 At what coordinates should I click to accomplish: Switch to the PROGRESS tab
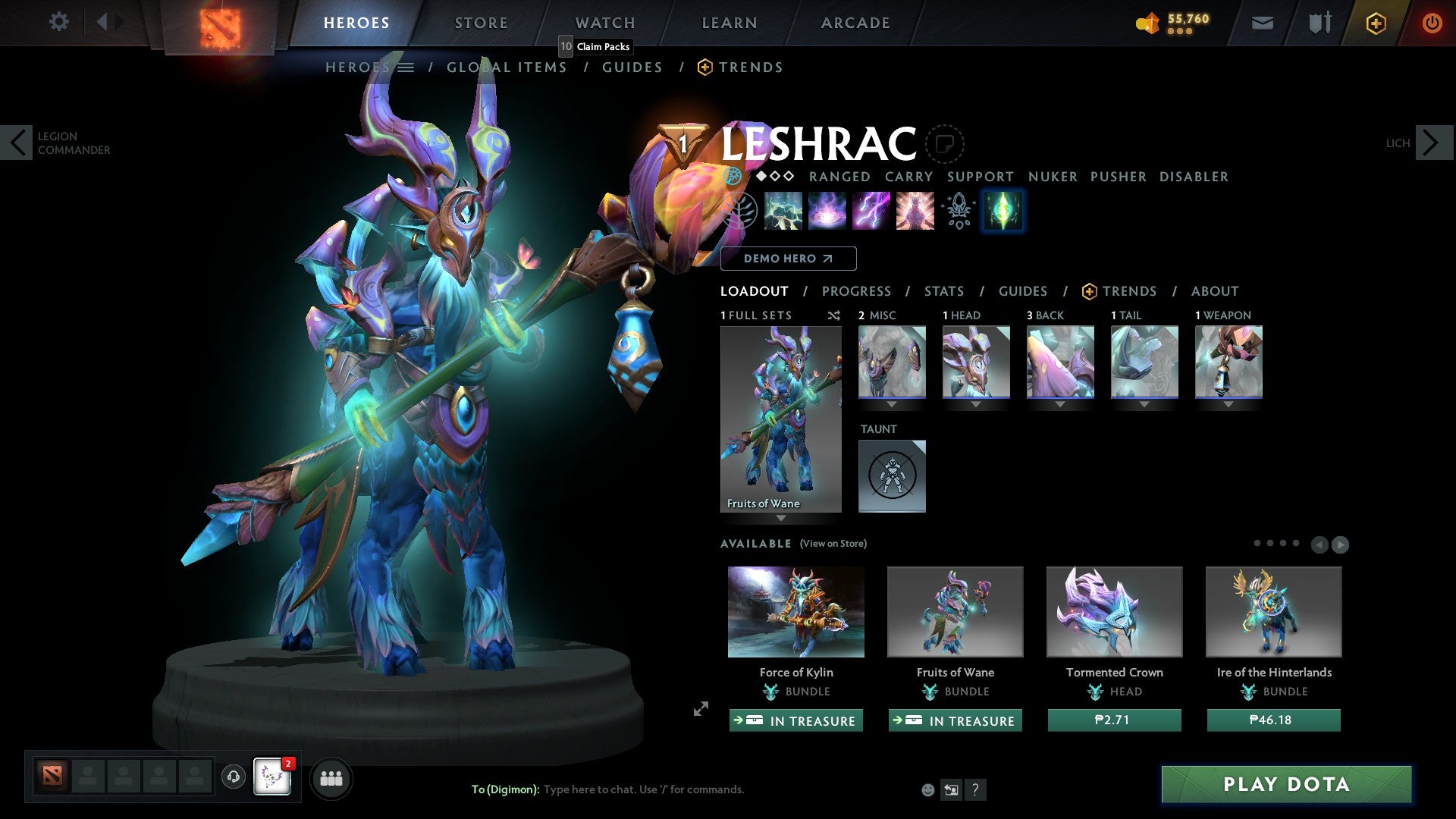click(857, 291)
